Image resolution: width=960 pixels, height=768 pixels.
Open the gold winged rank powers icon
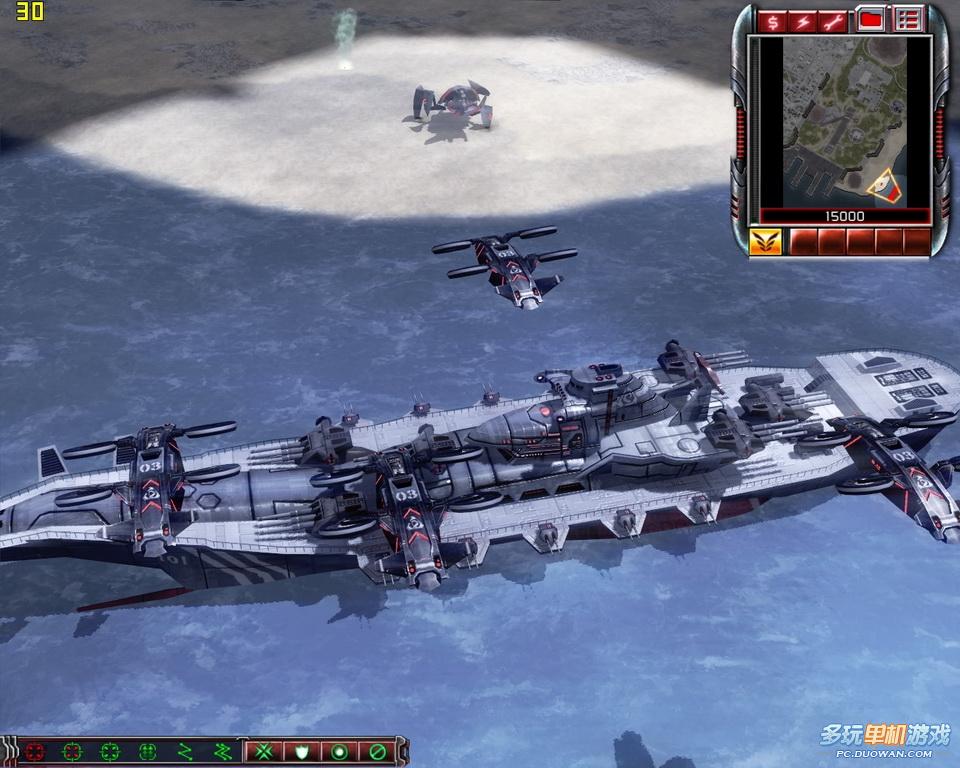click(765, 242)
